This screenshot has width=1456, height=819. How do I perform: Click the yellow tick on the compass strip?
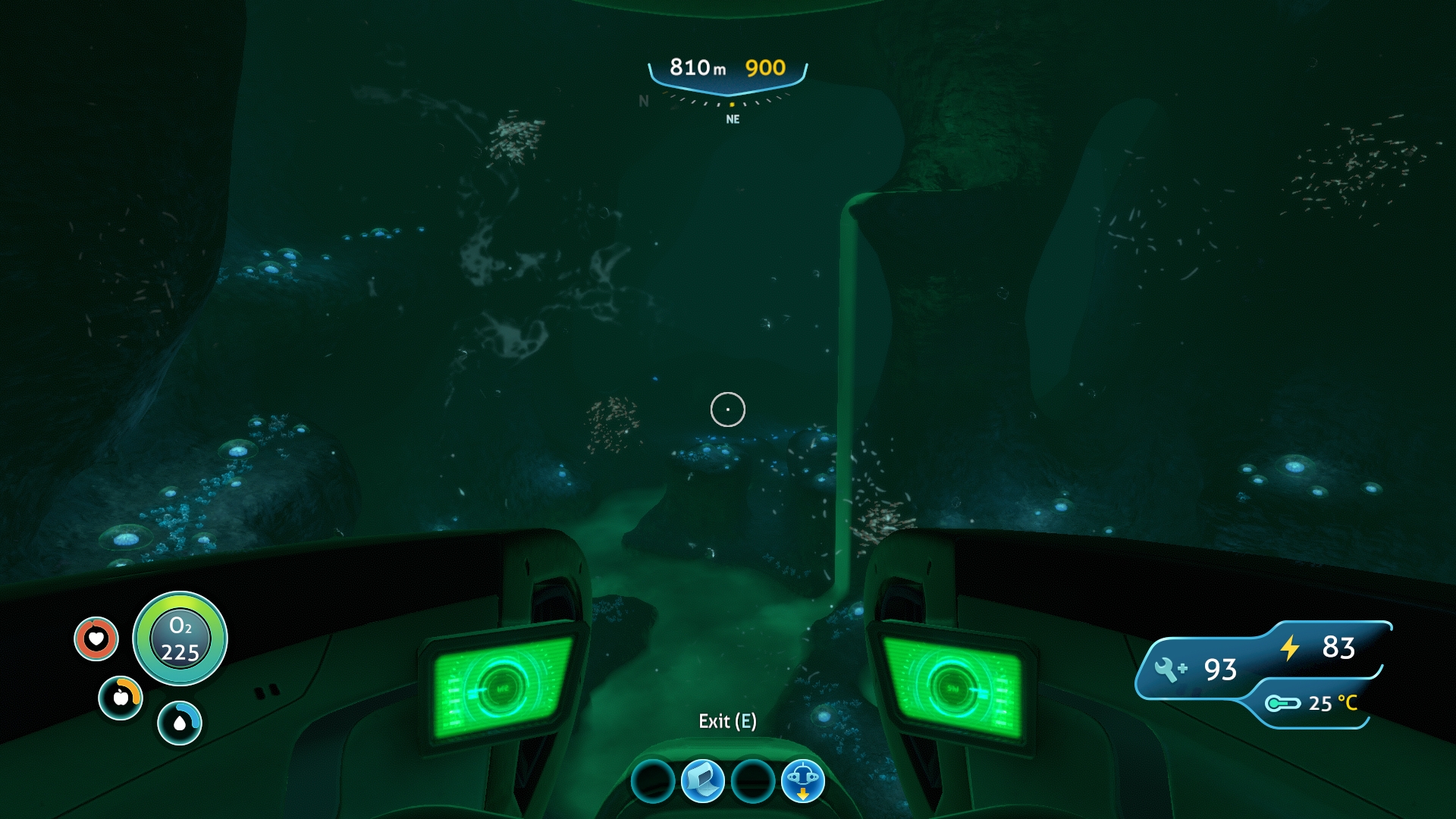click(731, 104)
